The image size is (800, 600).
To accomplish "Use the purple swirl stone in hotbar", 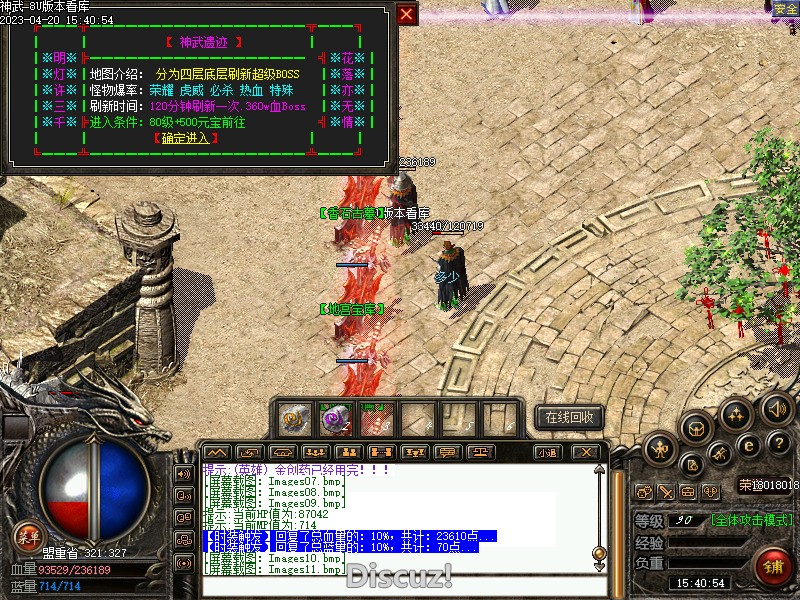I will click(336, 417).
